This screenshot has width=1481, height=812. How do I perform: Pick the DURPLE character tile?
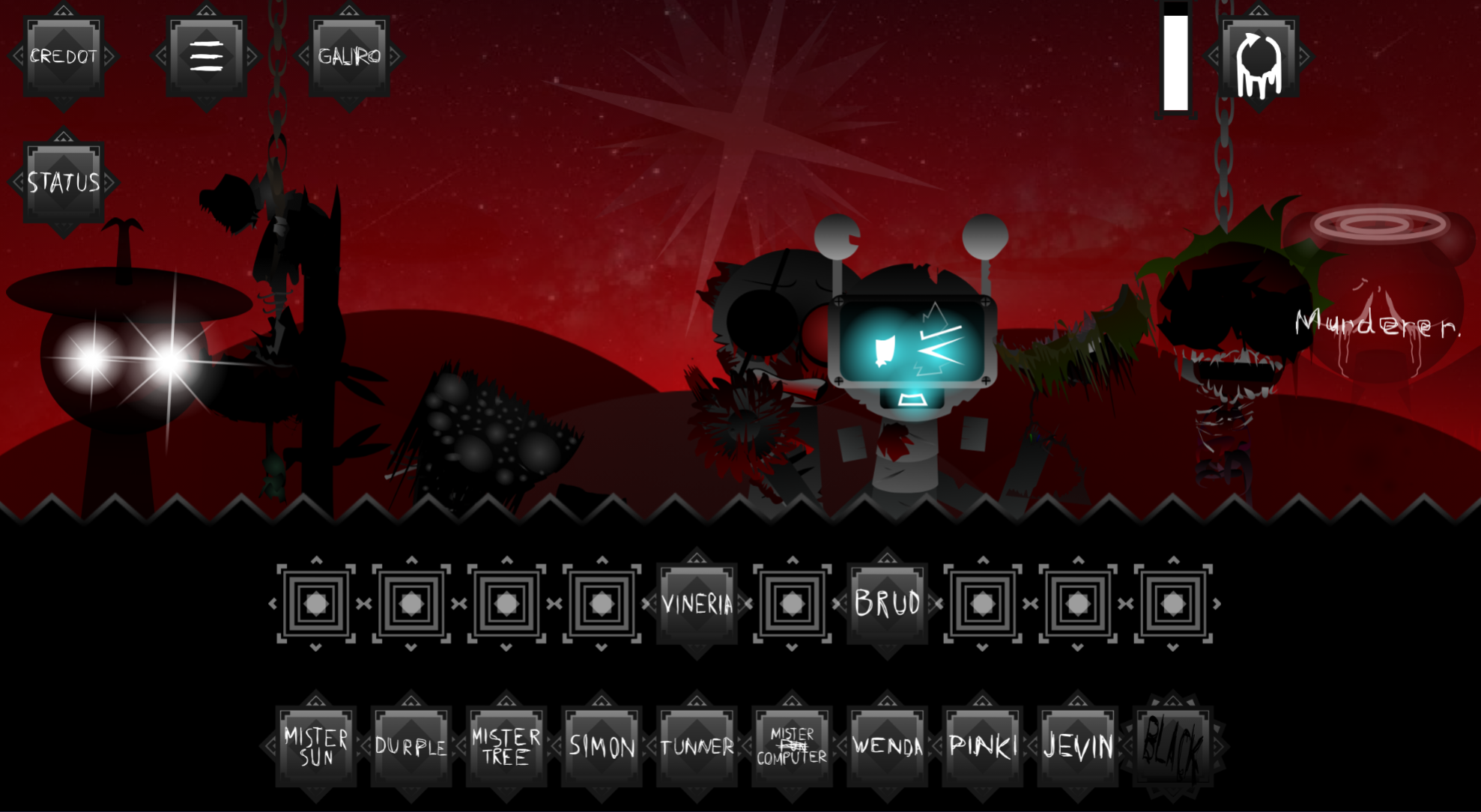[x=411, y=746]
